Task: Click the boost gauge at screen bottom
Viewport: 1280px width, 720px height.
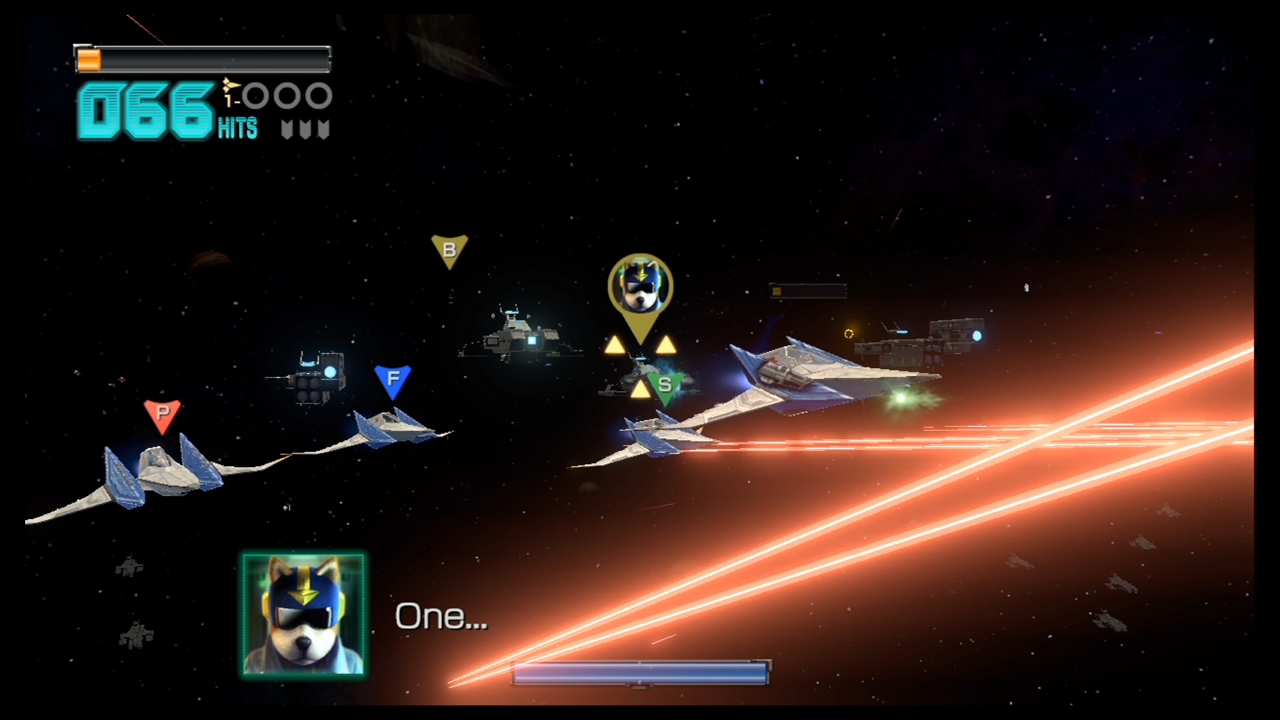Action: coord(640,674)
